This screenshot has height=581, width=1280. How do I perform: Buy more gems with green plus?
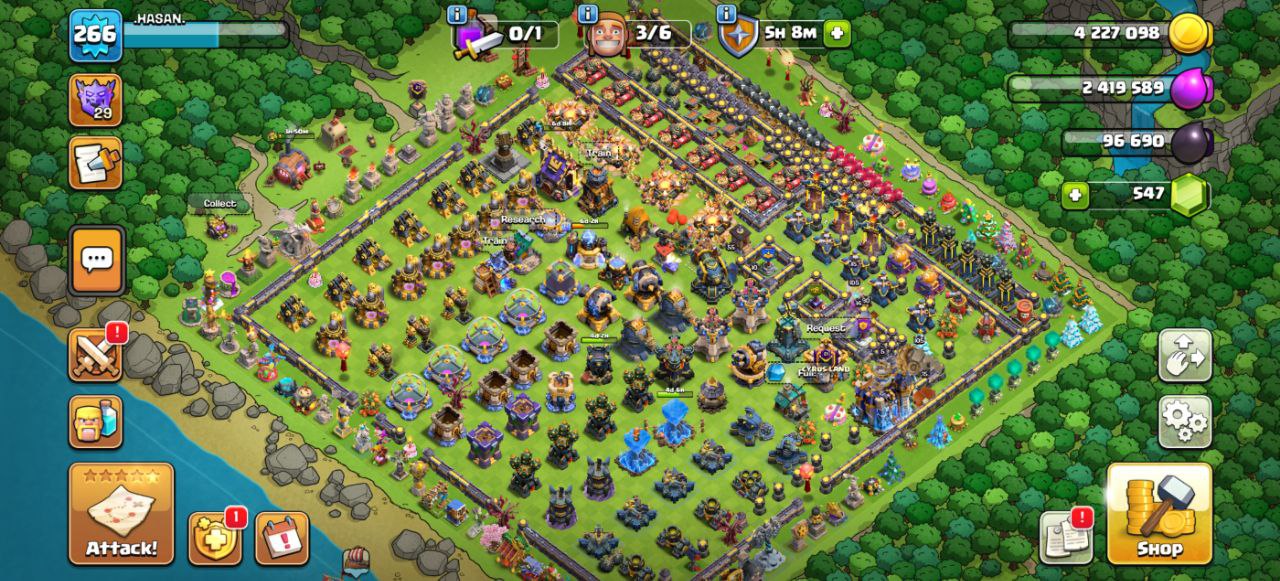coord(1076,194)
